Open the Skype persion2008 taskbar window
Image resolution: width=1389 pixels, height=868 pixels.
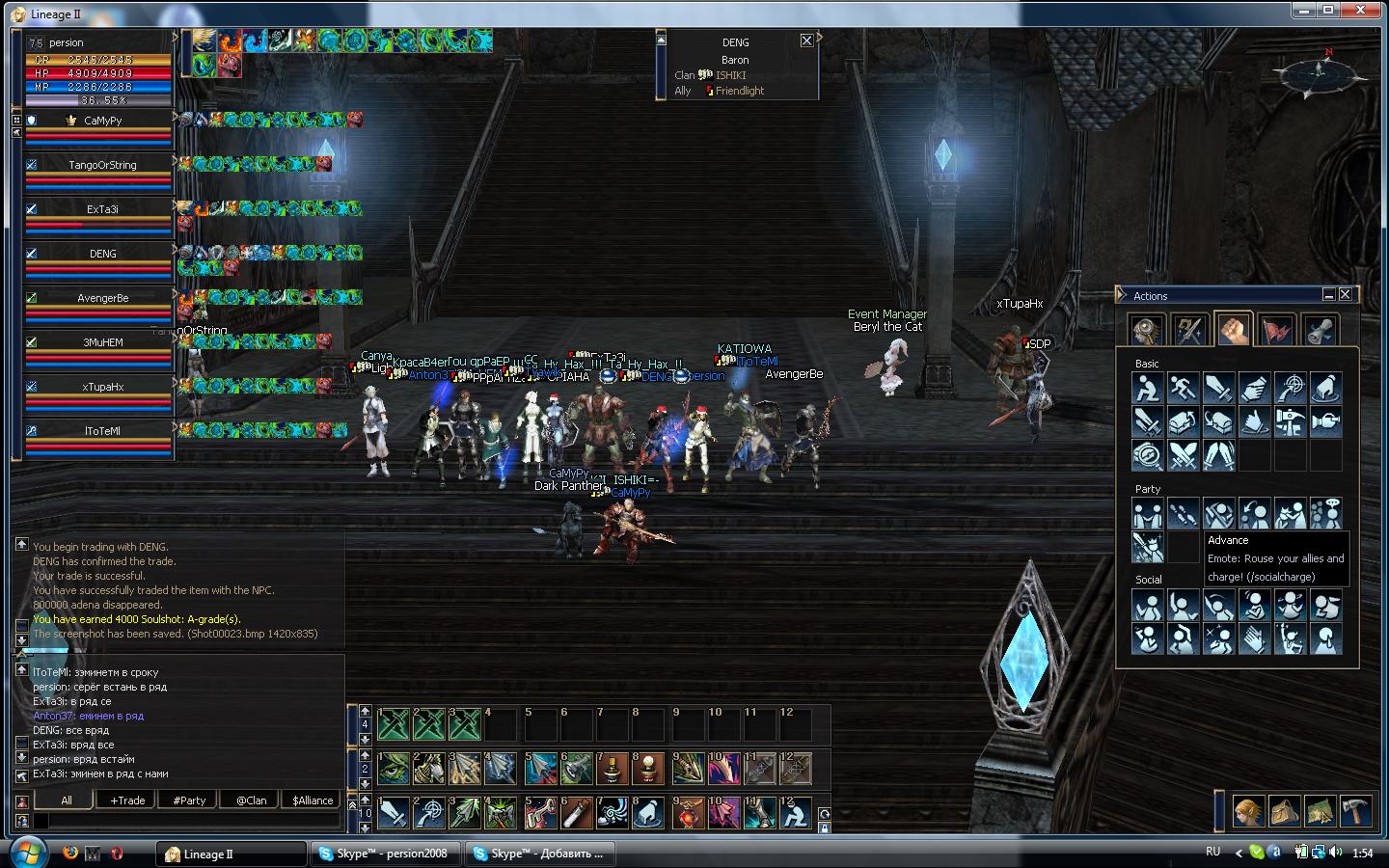coord(386,854)
